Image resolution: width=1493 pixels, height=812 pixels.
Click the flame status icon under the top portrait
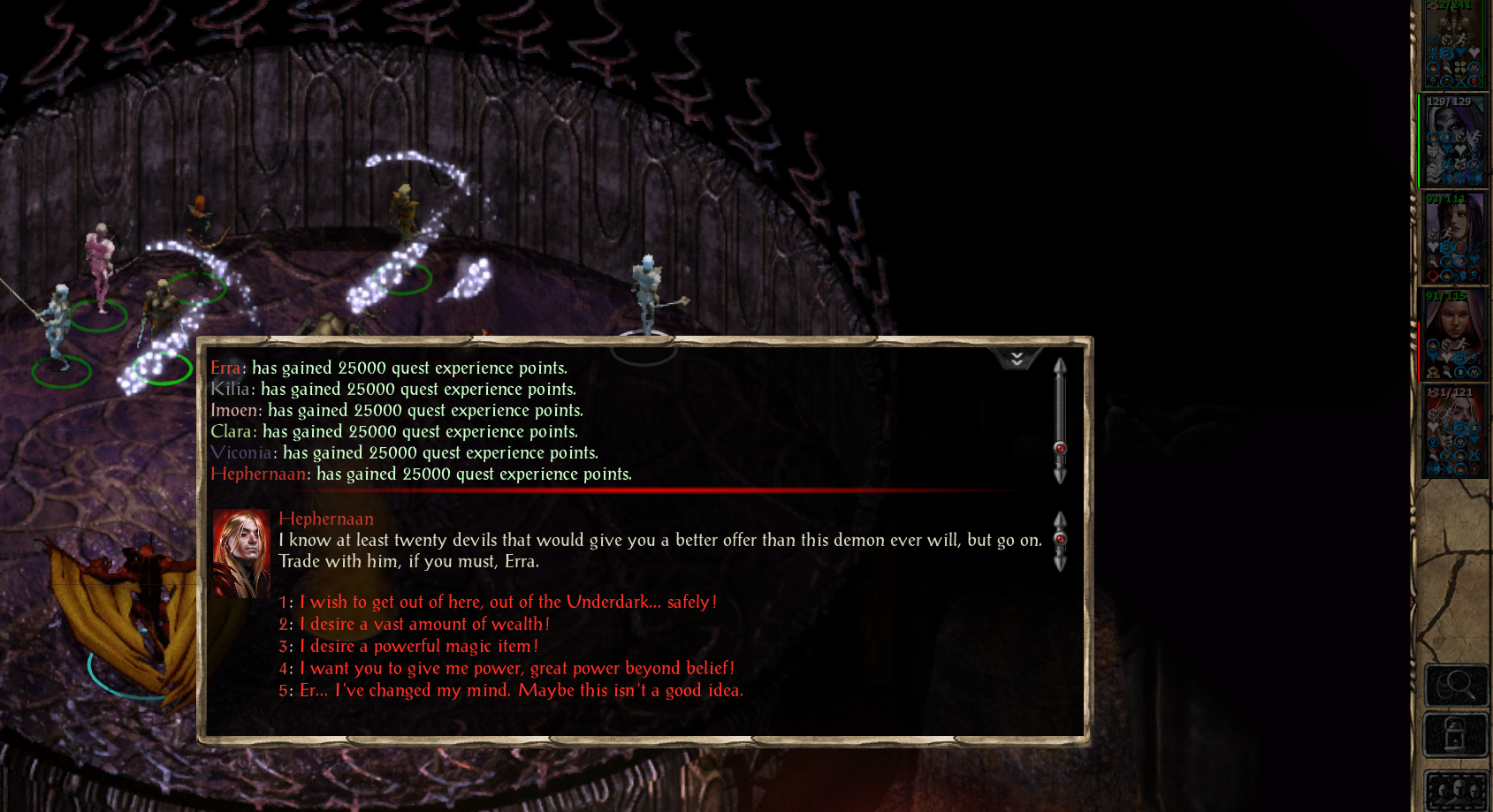tap(1433, 68)
